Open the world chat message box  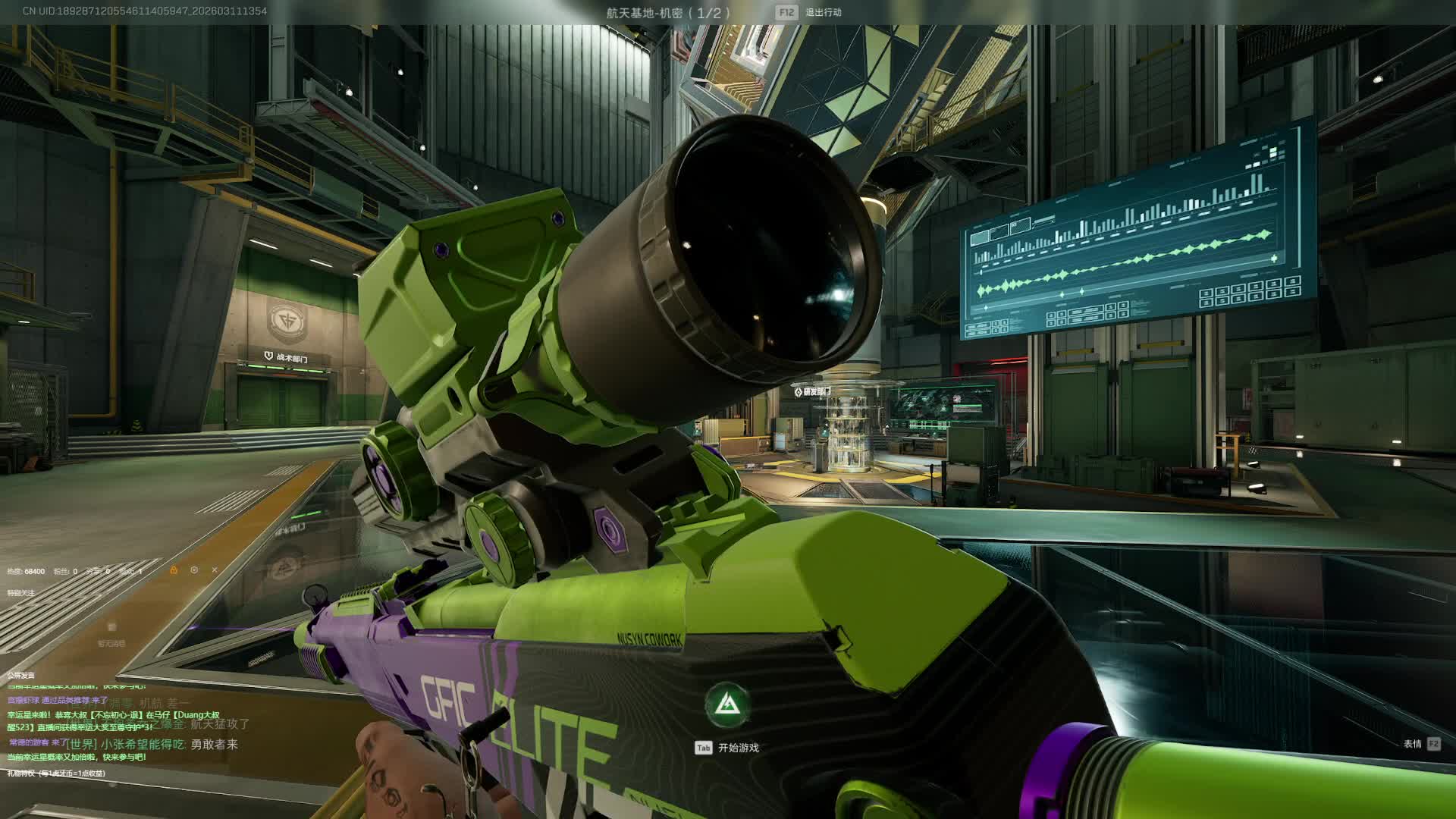tap(152, 745)
